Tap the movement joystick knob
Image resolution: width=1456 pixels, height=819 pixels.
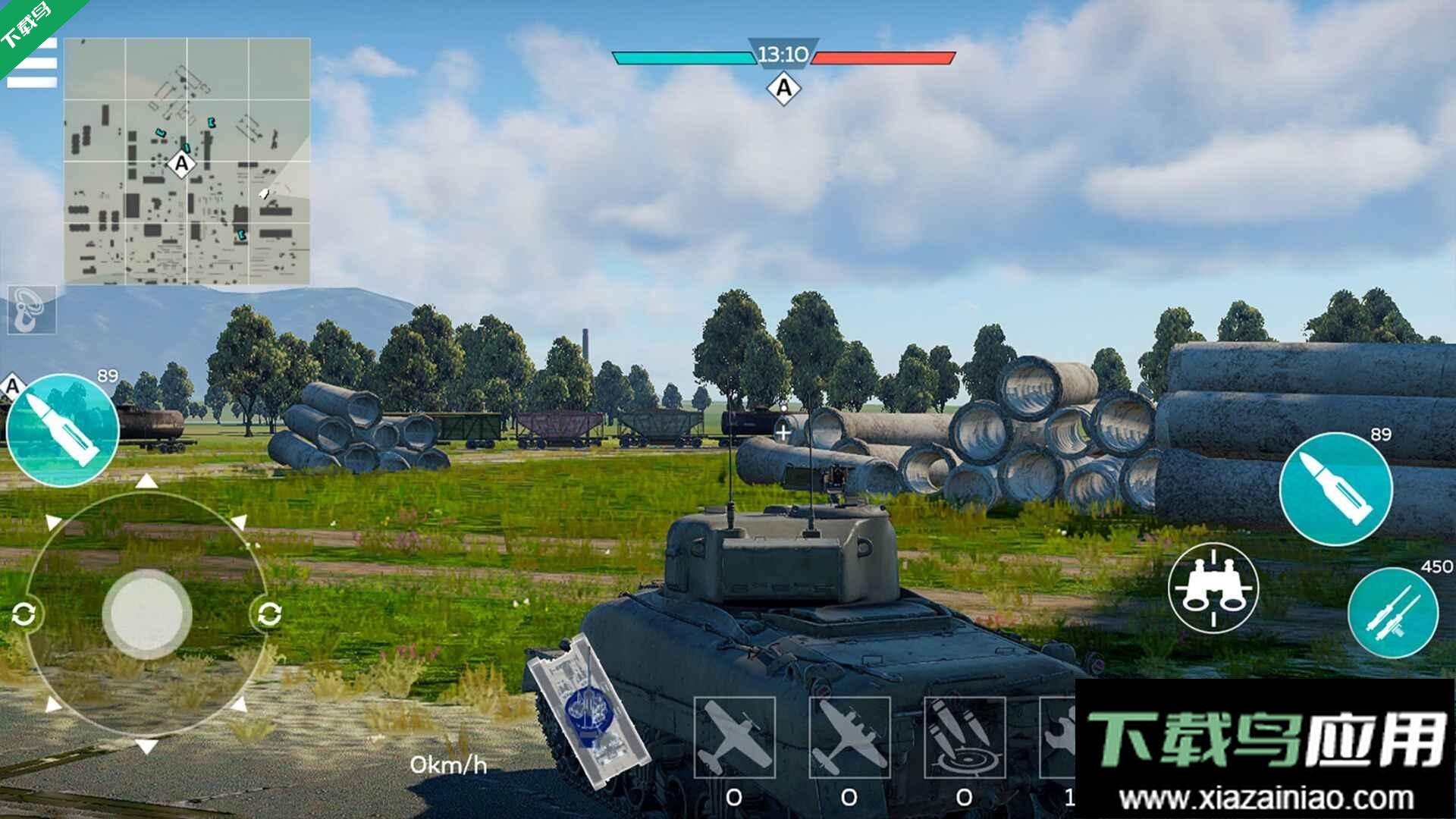(x=147, y=613)
